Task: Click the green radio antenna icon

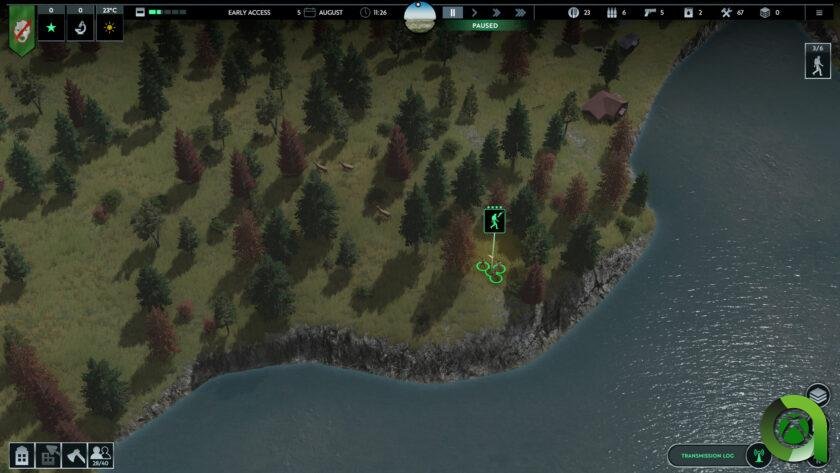Action: [x=758, y=457]
